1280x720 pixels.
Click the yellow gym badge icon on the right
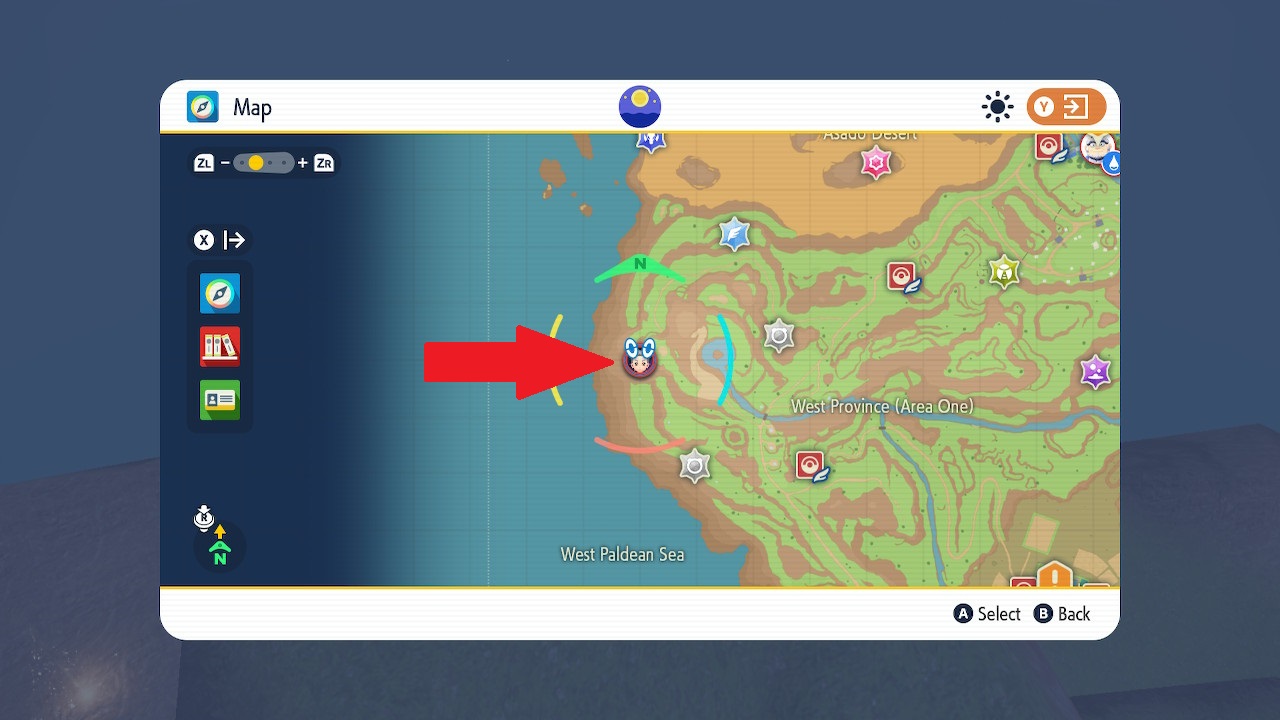[1003, 271]
